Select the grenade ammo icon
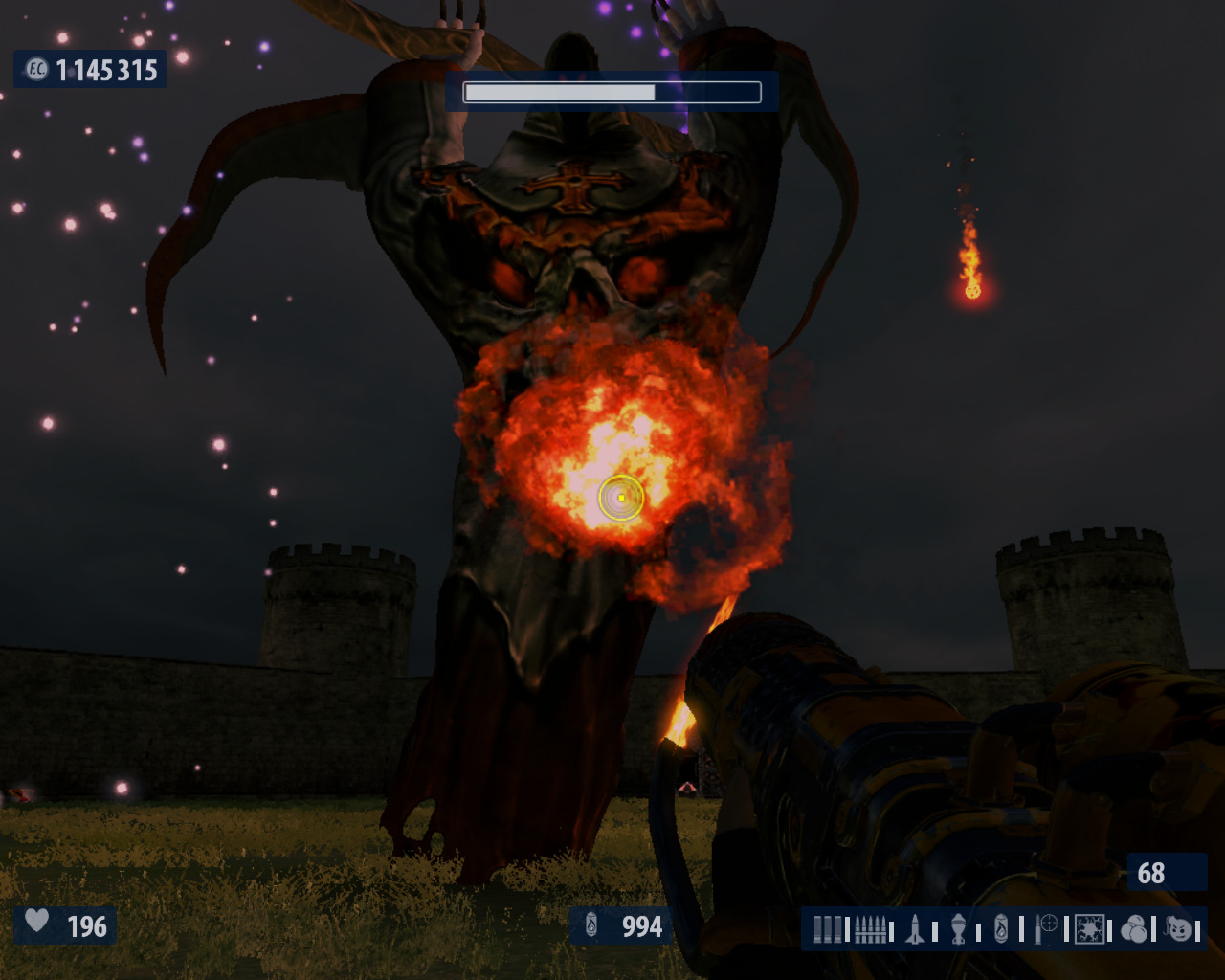1225x980 pixels. [x=958, y=928]
